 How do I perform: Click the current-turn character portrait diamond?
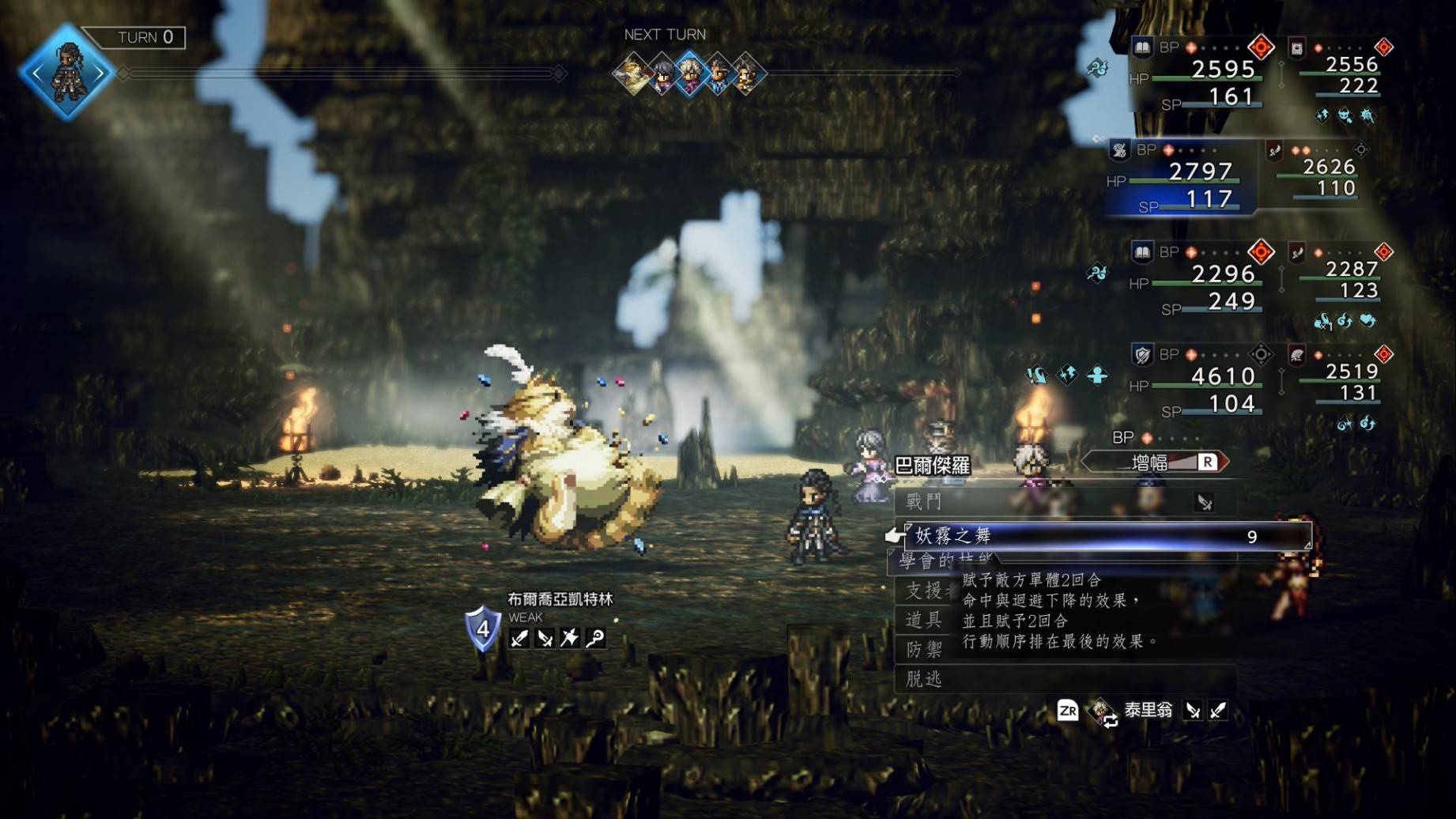pos(67,73)
